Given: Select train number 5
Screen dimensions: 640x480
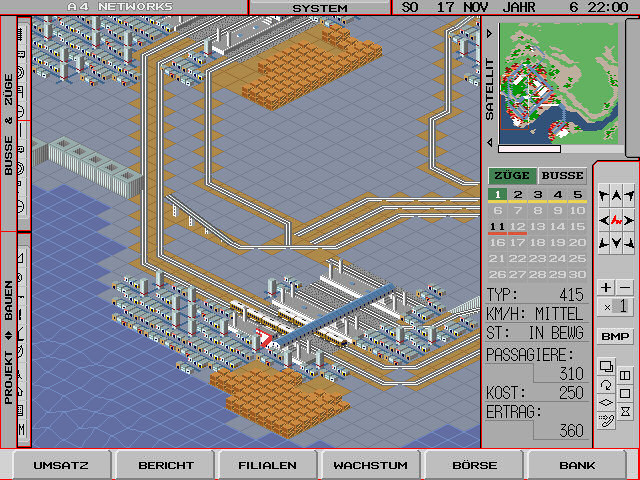Looking at the screenshot, I should 577,195.
